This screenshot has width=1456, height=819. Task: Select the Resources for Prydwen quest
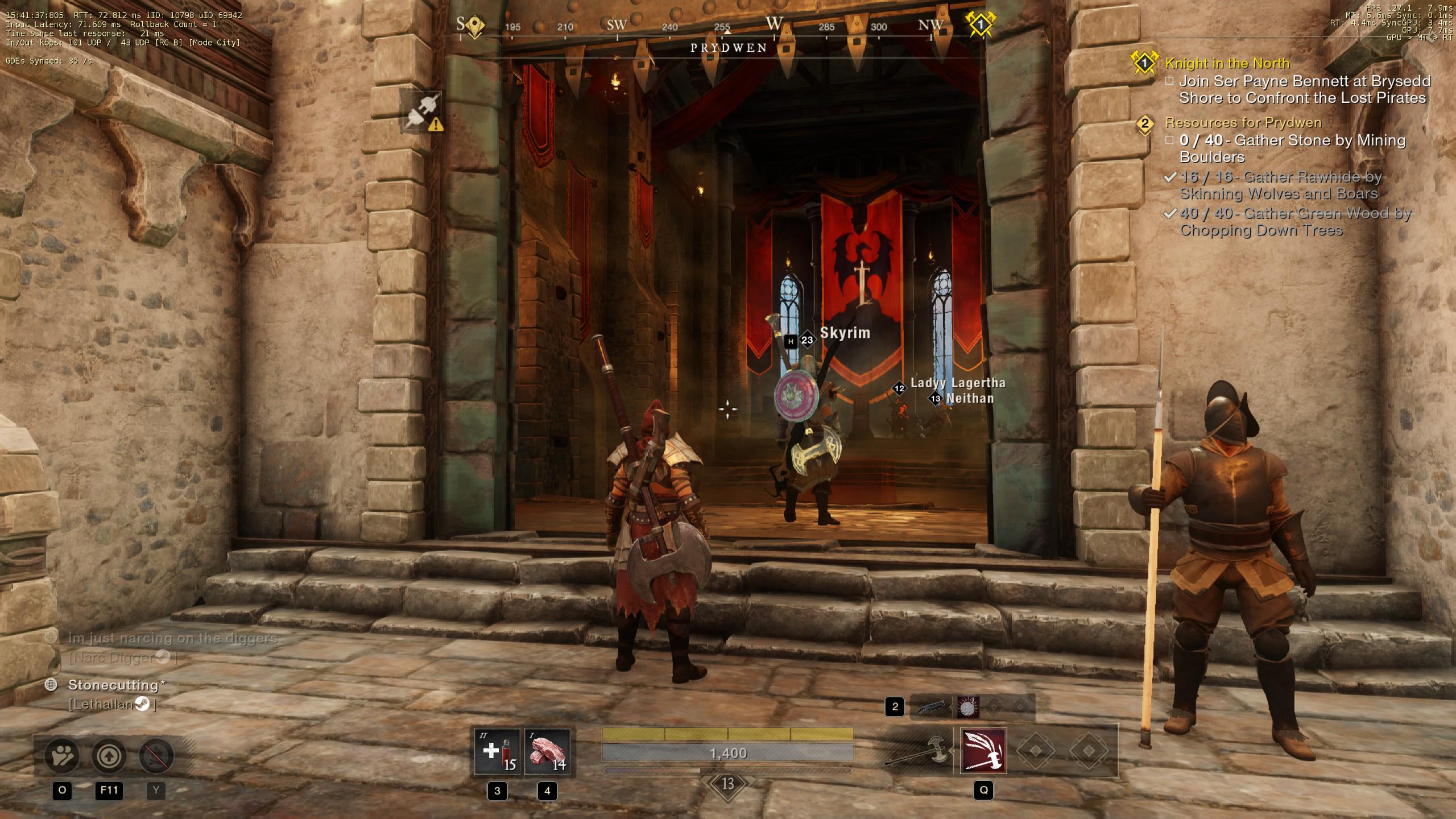tap(1243, 122)
